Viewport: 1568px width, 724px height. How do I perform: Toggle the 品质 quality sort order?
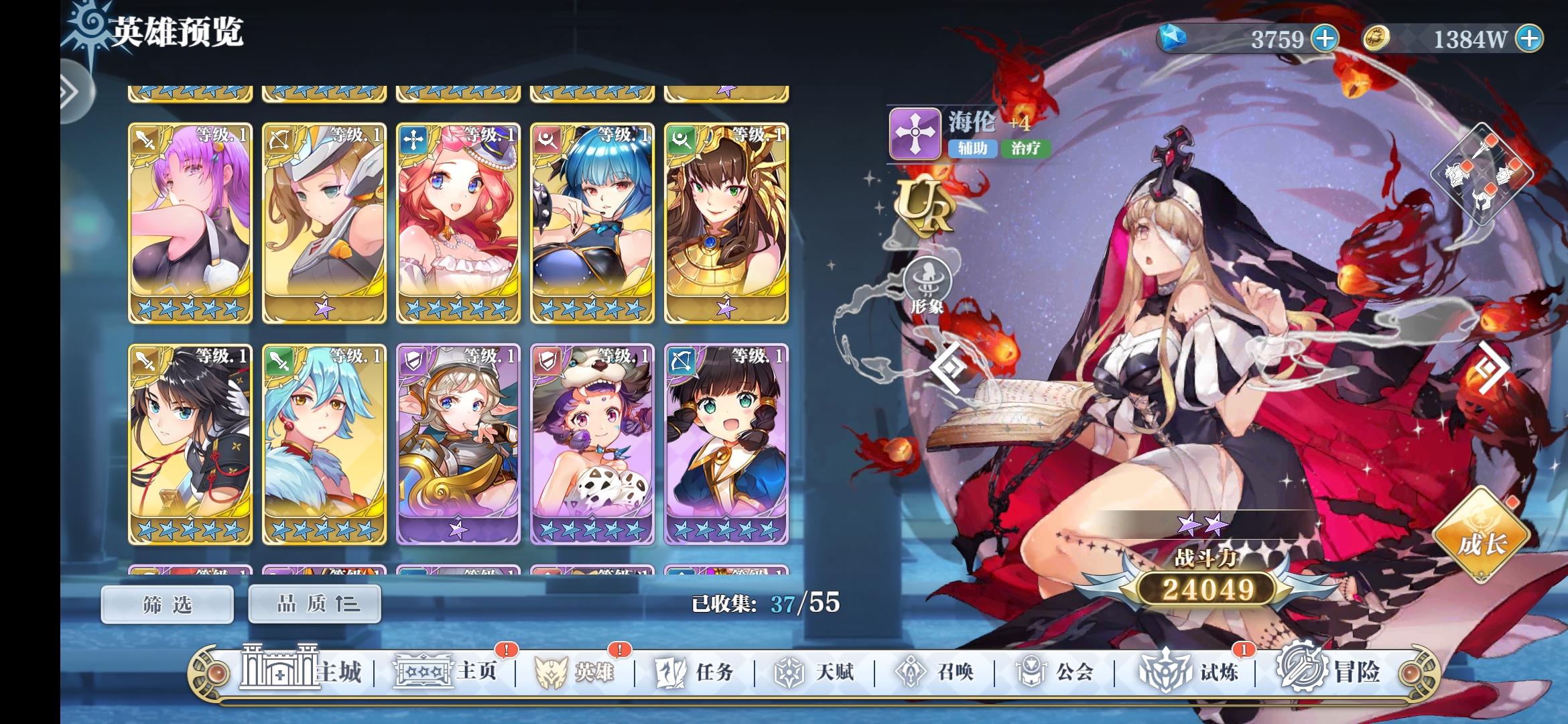[314, 603]
